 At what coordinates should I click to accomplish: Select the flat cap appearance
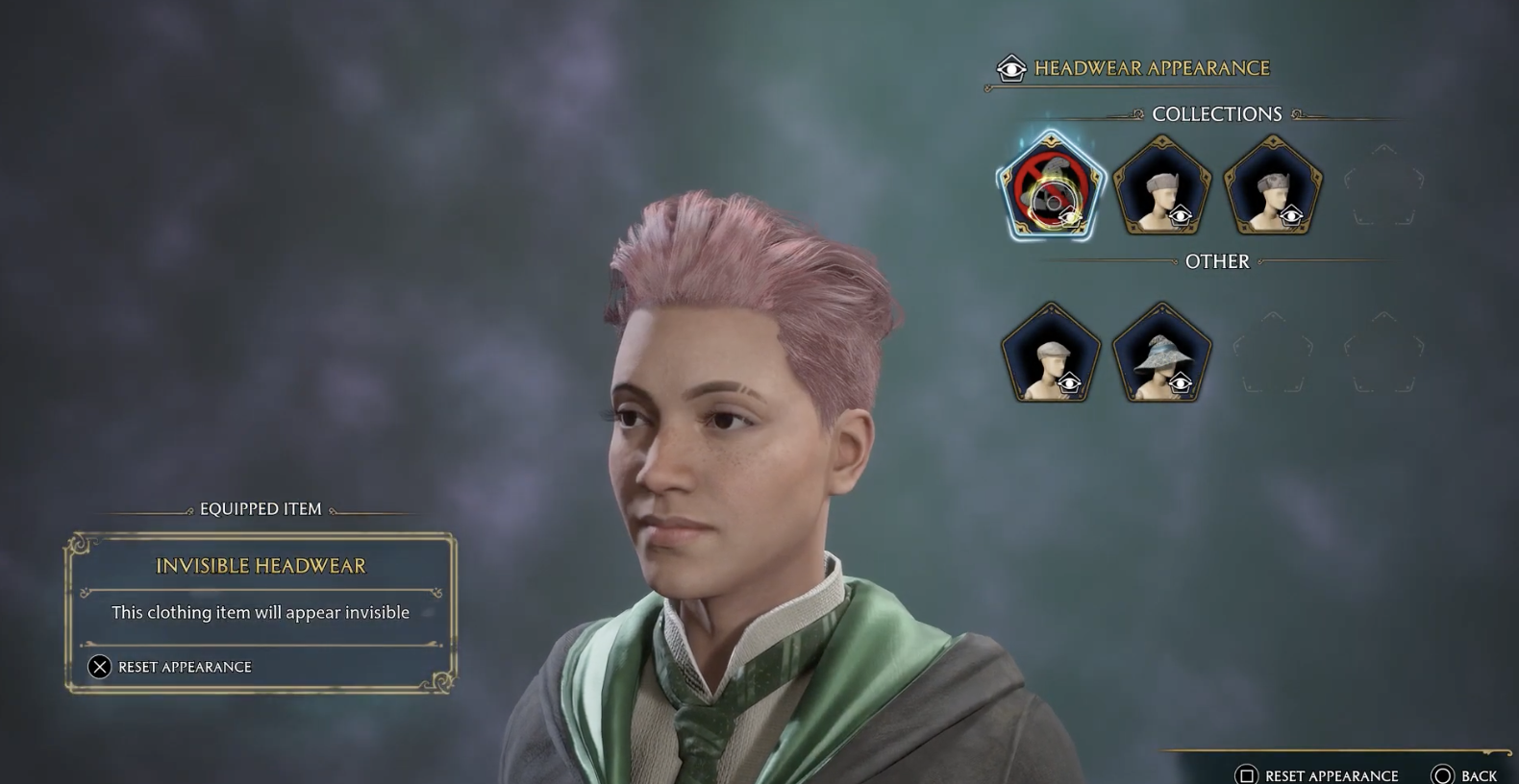coord(1051,354)
